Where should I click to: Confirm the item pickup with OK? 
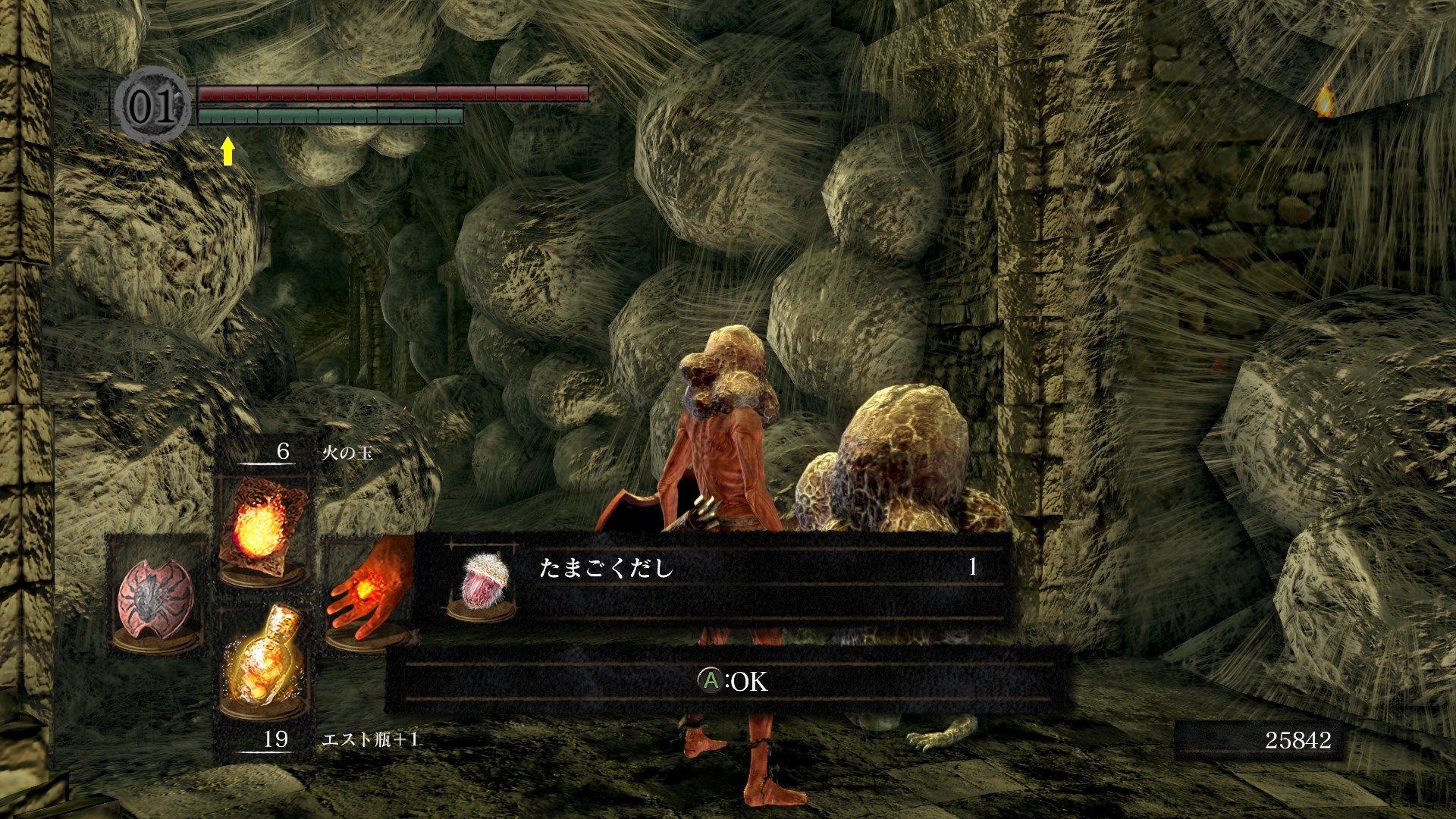[732, 681]
